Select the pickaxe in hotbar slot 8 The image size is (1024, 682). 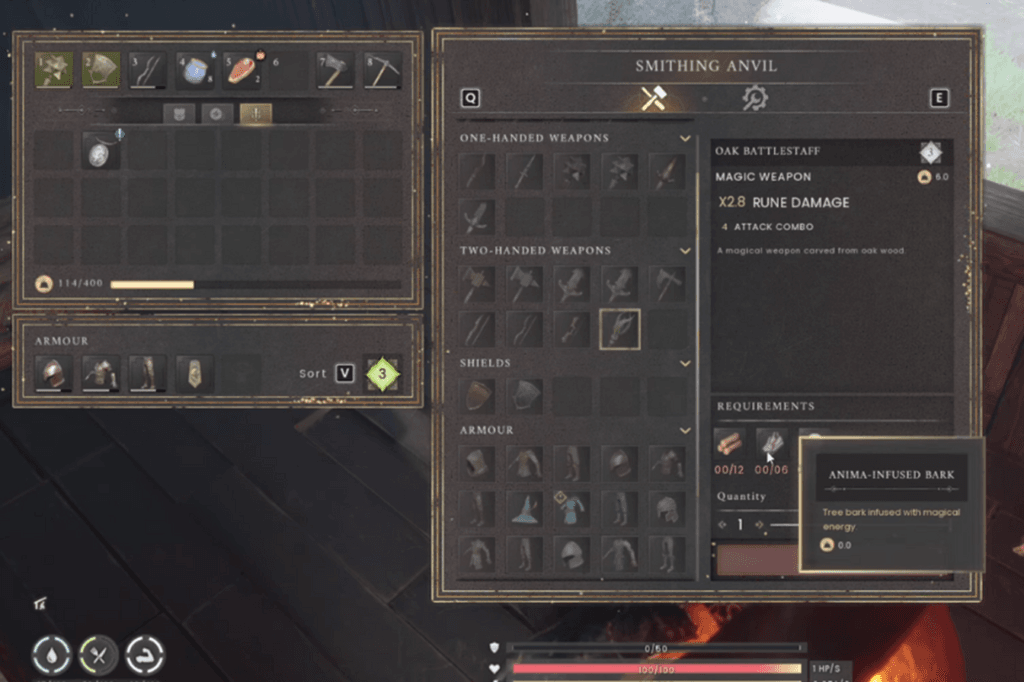click(x=381, y=70)
